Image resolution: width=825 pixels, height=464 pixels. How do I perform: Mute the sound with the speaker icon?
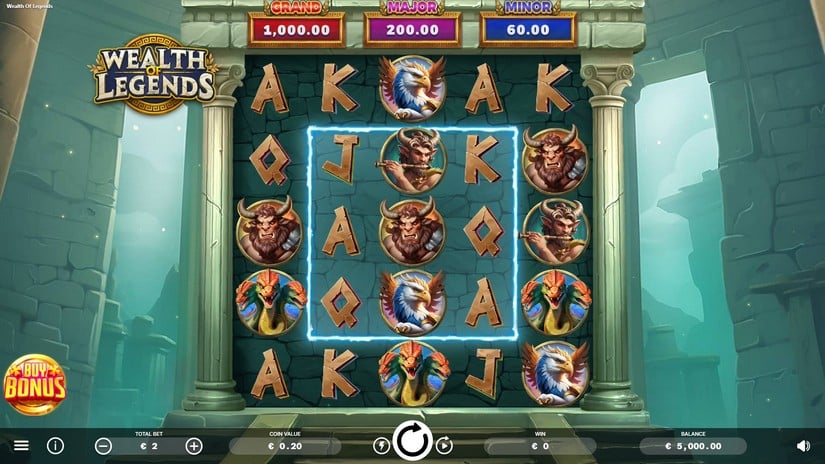(x=803, y=446)
